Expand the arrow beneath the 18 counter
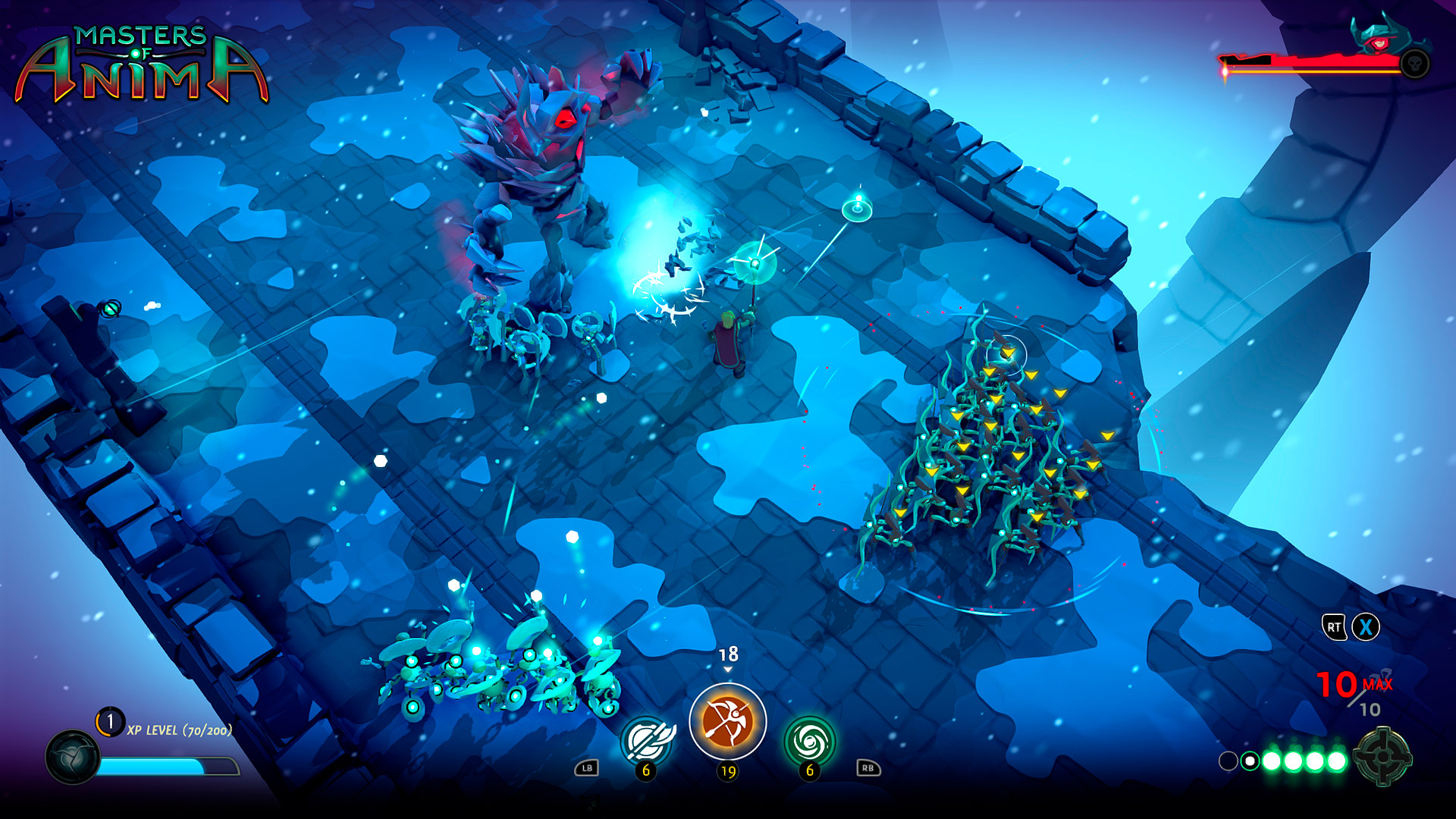This screenshot has height=819, width=1456. click(x=728, y=669)
